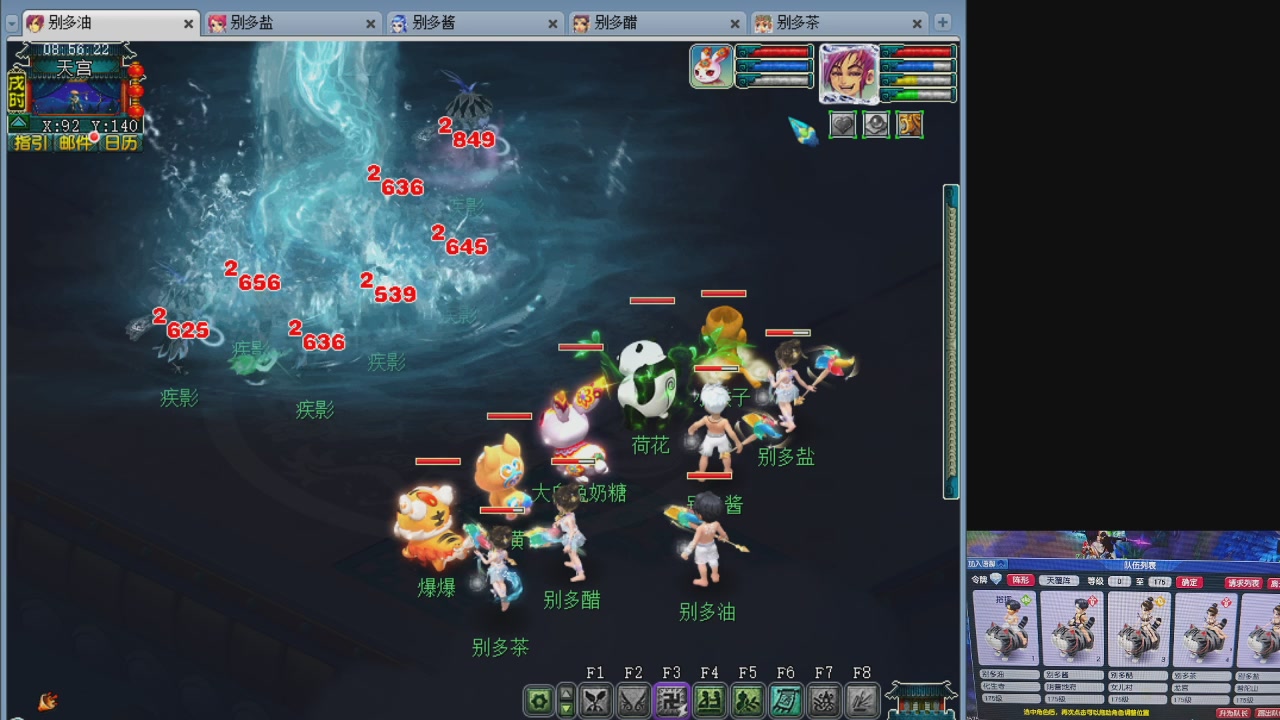Activate the highlighted F3 skill
1280x720 pixels.
click(672, 700)
